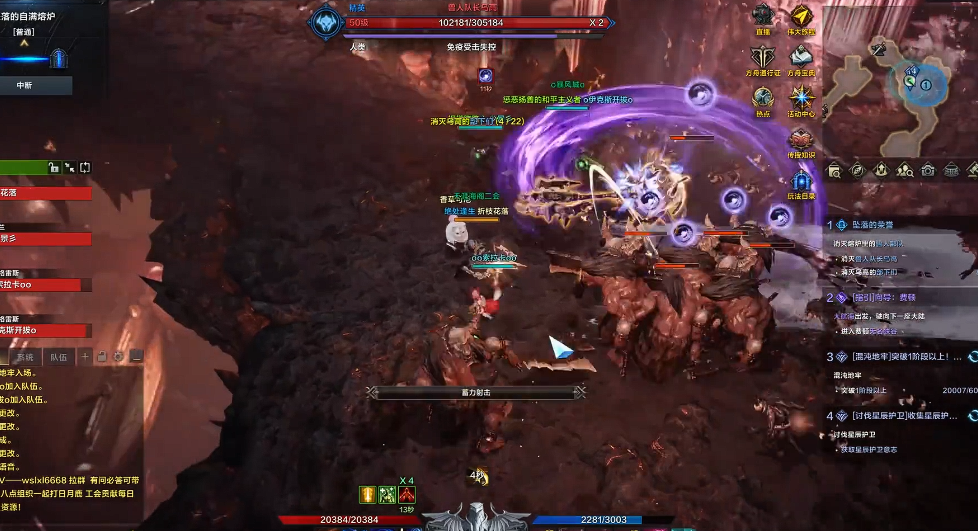
Task: Click the 中断 button on the left panel
Action: click(x=25, y=86)
